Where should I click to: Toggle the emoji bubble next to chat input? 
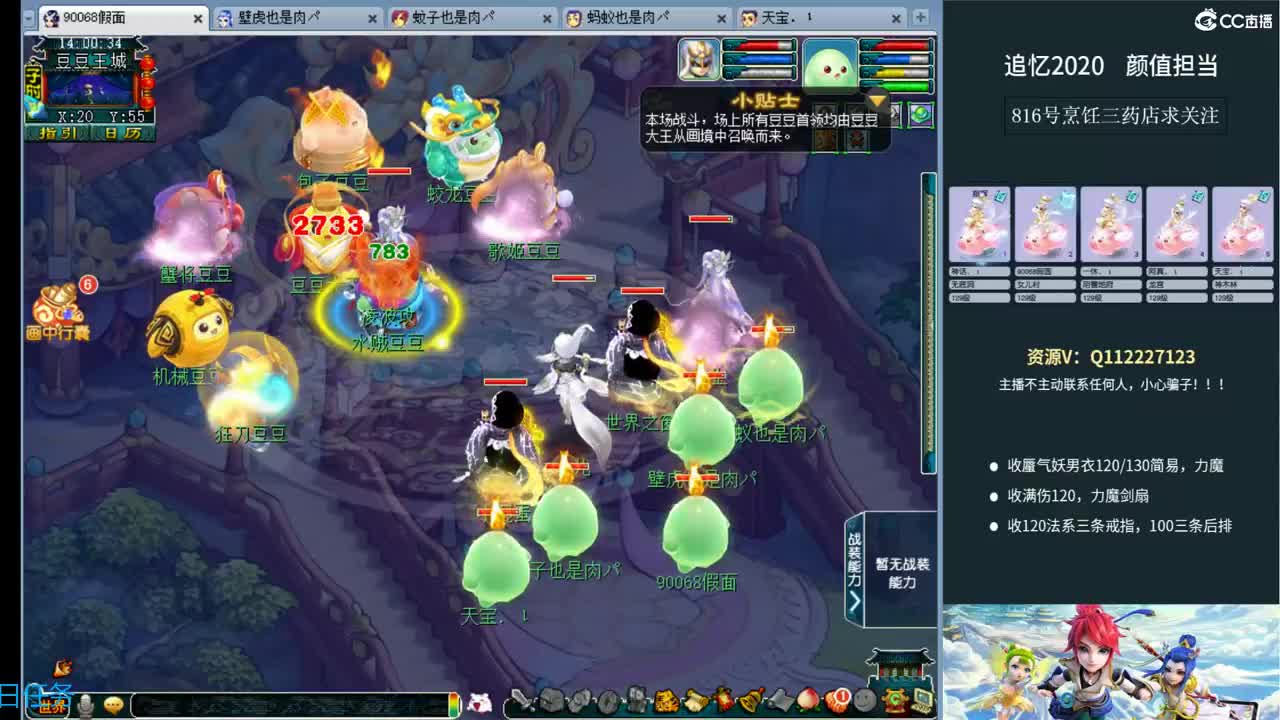(113, 705)
